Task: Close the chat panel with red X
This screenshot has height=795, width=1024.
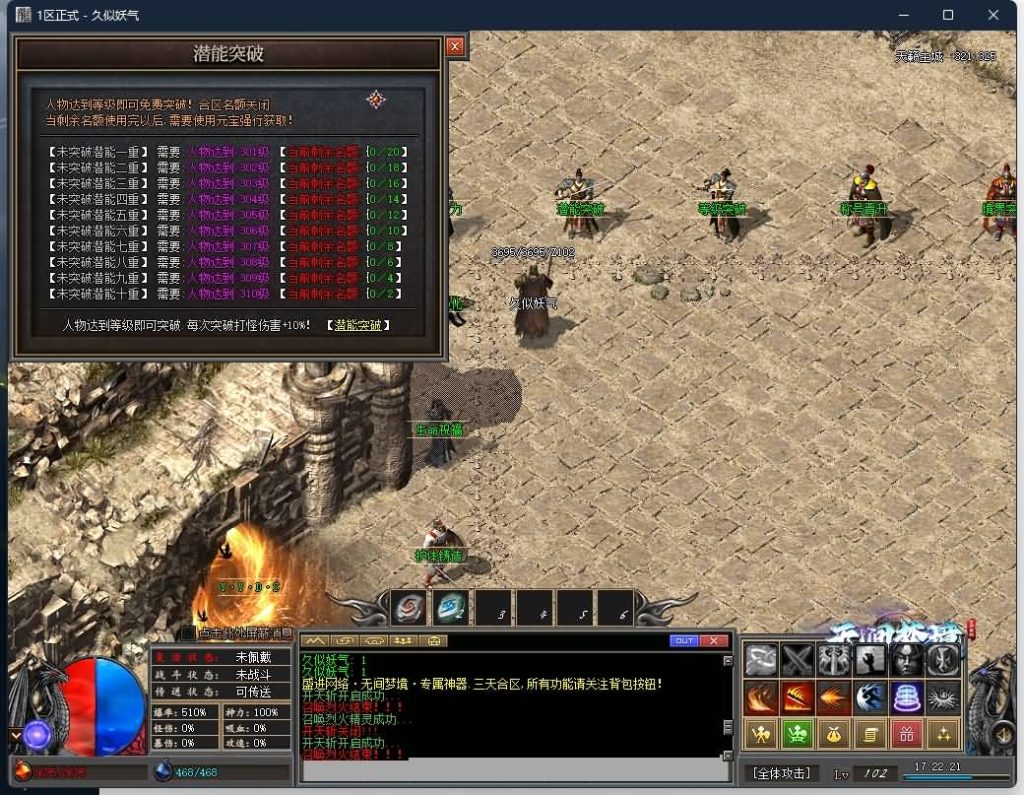Action: pos(713,640)
